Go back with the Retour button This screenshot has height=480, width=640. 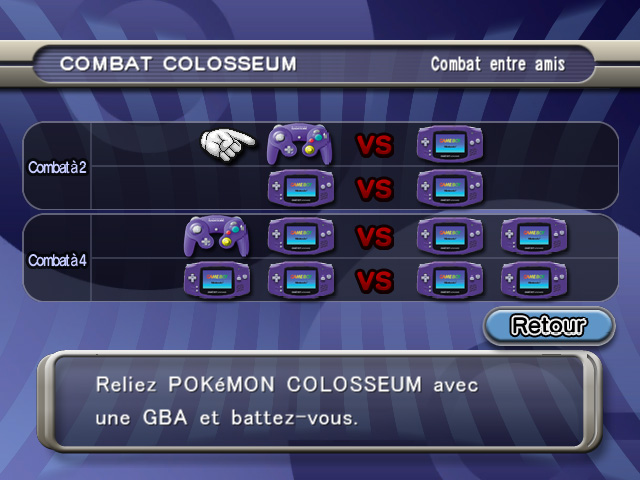[x=548, y=325]
